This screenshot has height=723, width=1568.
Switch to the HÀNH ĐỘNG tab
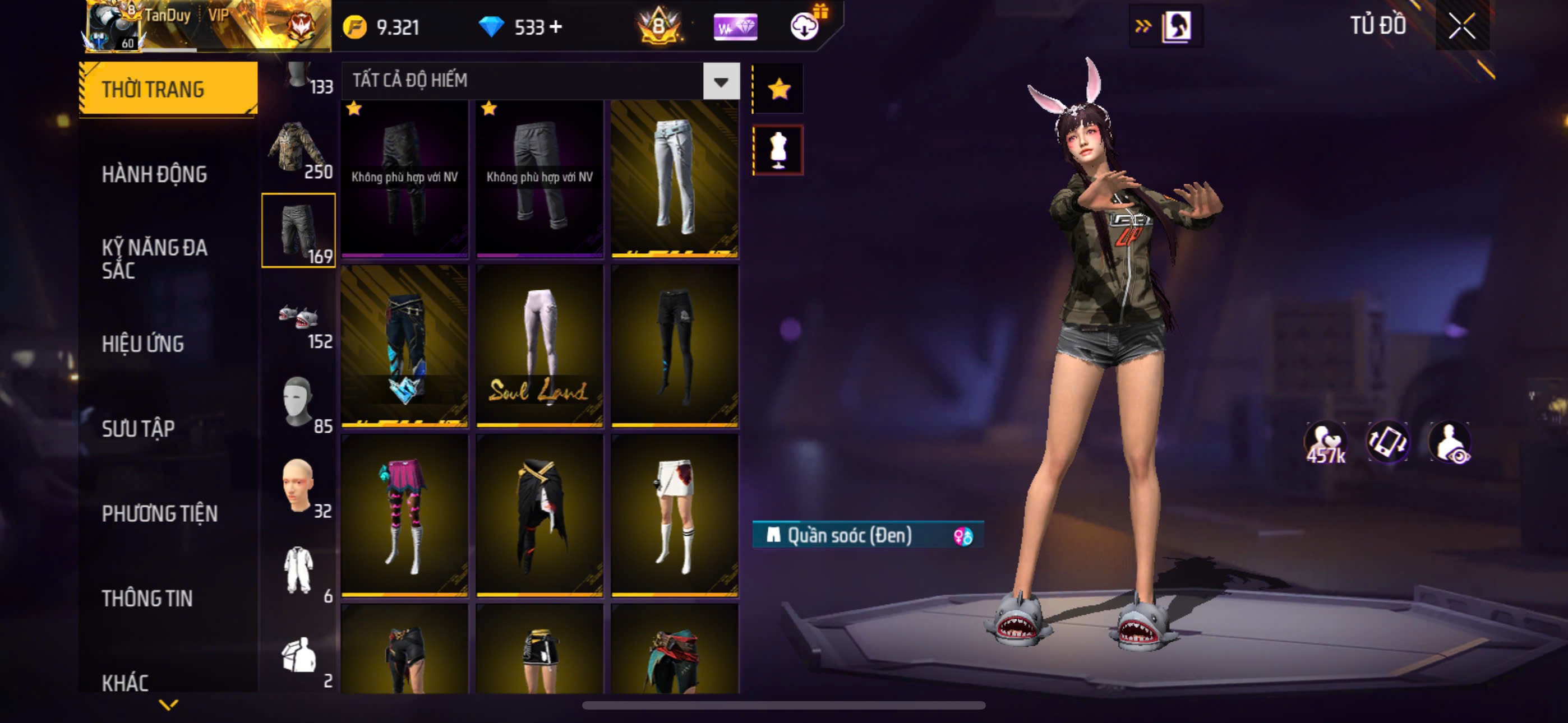pyautogui.click(x=155, y=175)
